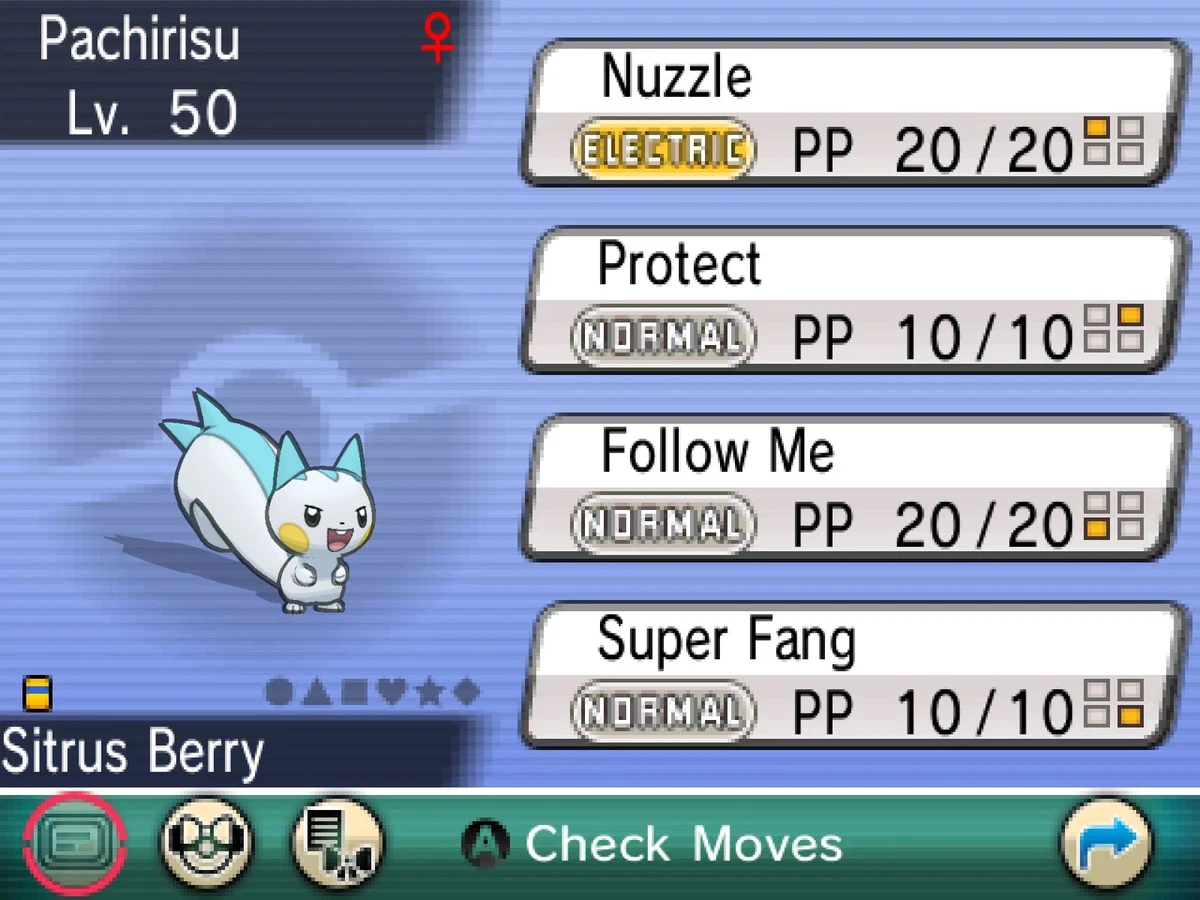
Task: Toggle the heart marking on Pachirisu
Action: (x=391, y=692)
